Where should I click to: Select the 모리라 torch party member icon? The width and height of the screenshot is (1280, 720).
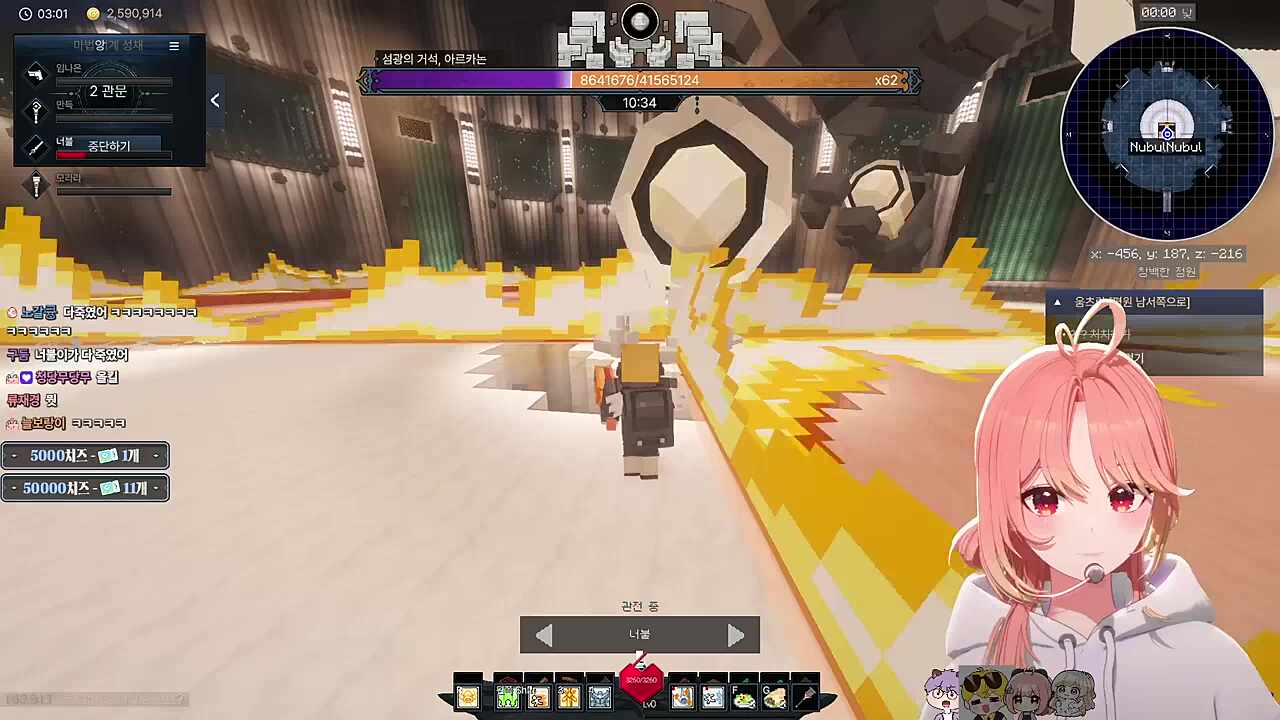click(36, 185)
